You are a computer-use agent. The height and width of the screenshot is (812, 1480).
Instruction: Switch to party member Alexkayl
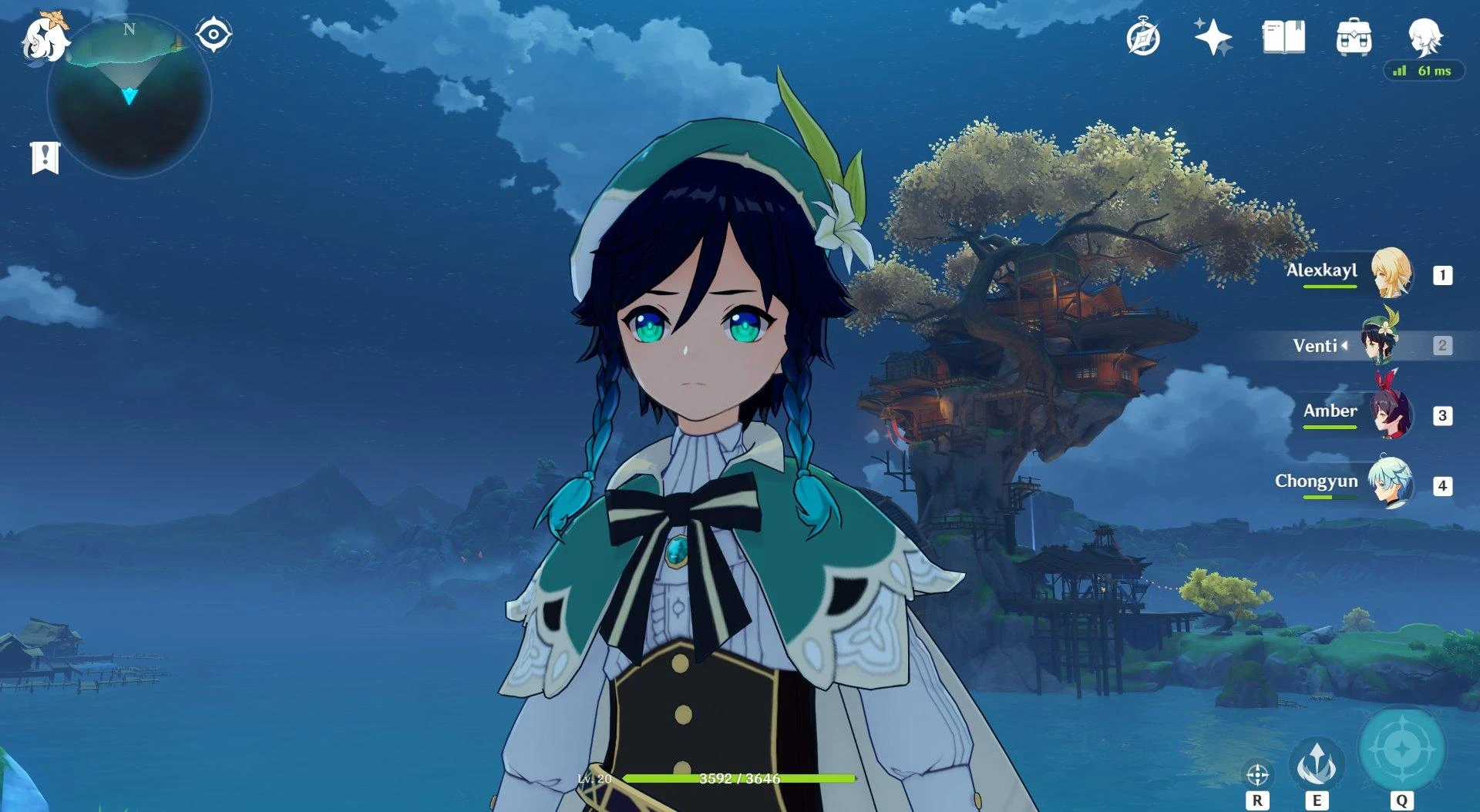[1391, 273]
